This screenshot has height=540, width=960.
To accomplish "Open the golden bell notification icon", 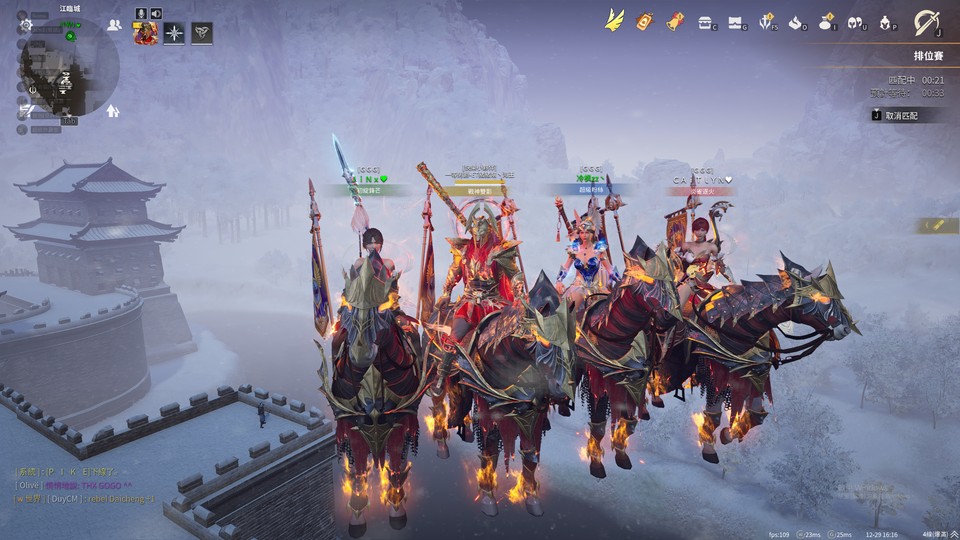I will [675, 20].
